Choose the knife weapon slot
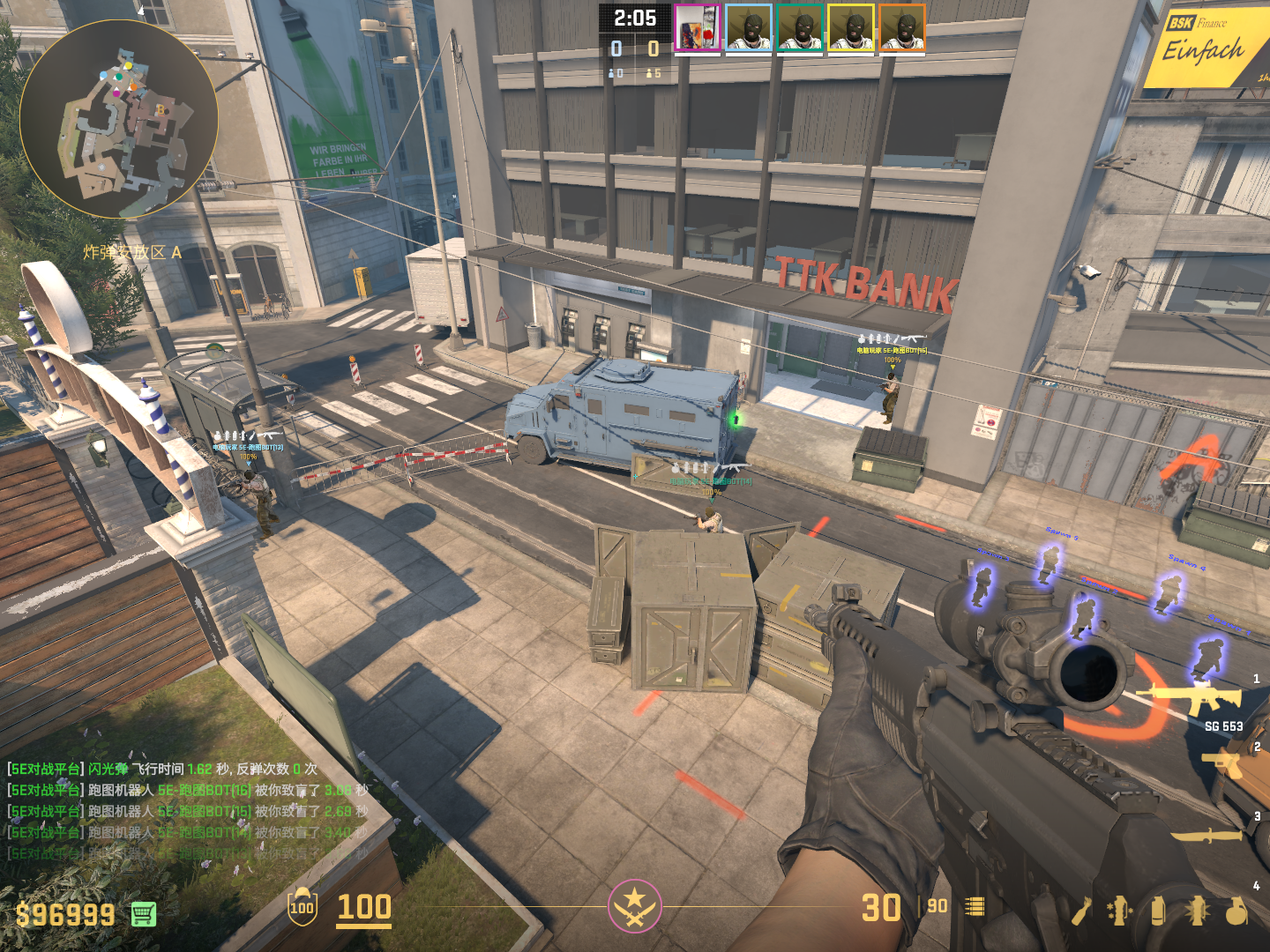Image resolution: width=1270 pixels, height=952 pixels. (x=1206, y=834)
